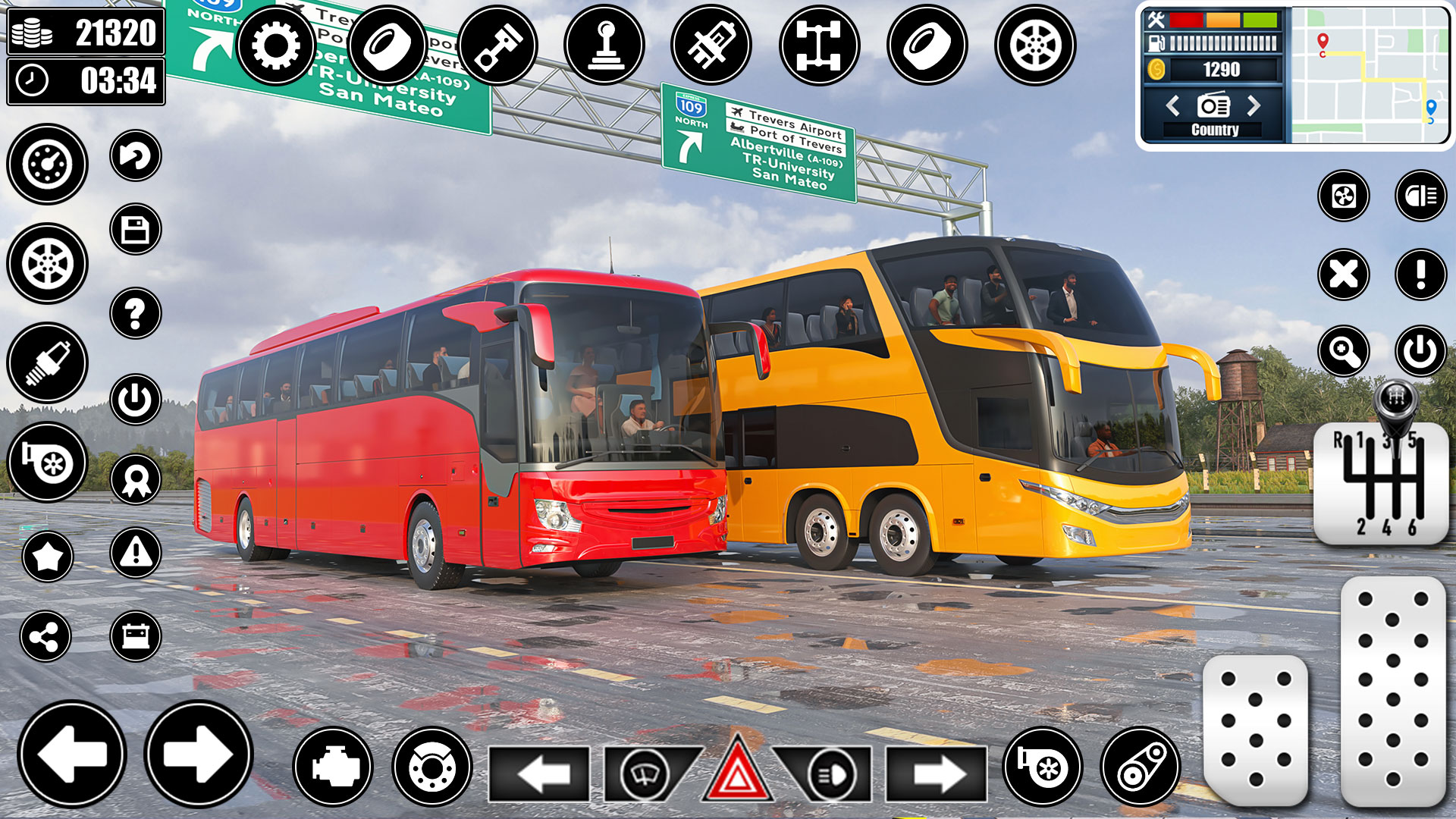Click next chevron to change radio station
The width and height of the screenshot is (1456, 819).
(1255, 106)
